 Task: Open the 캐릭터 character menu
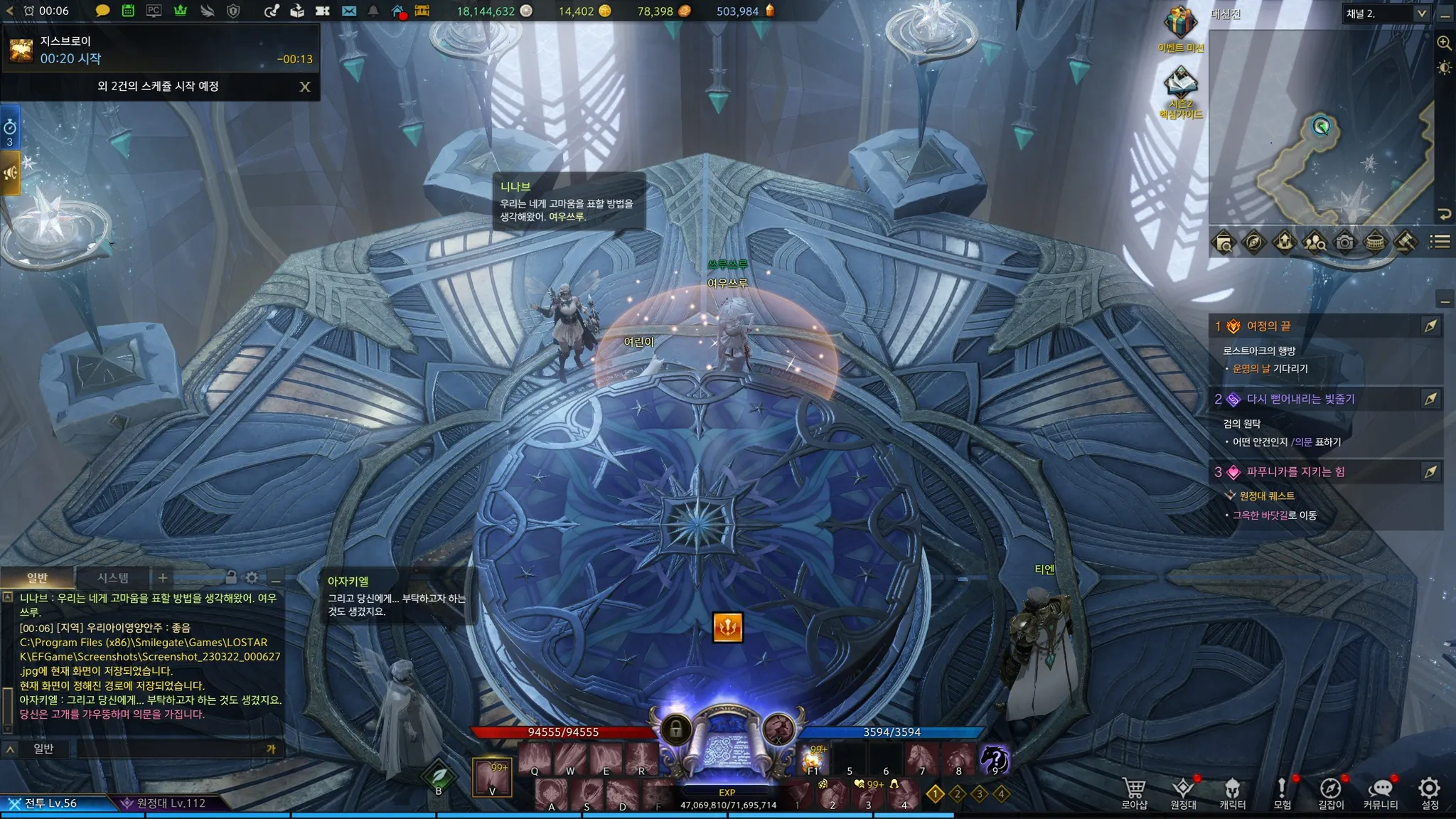1232,793
